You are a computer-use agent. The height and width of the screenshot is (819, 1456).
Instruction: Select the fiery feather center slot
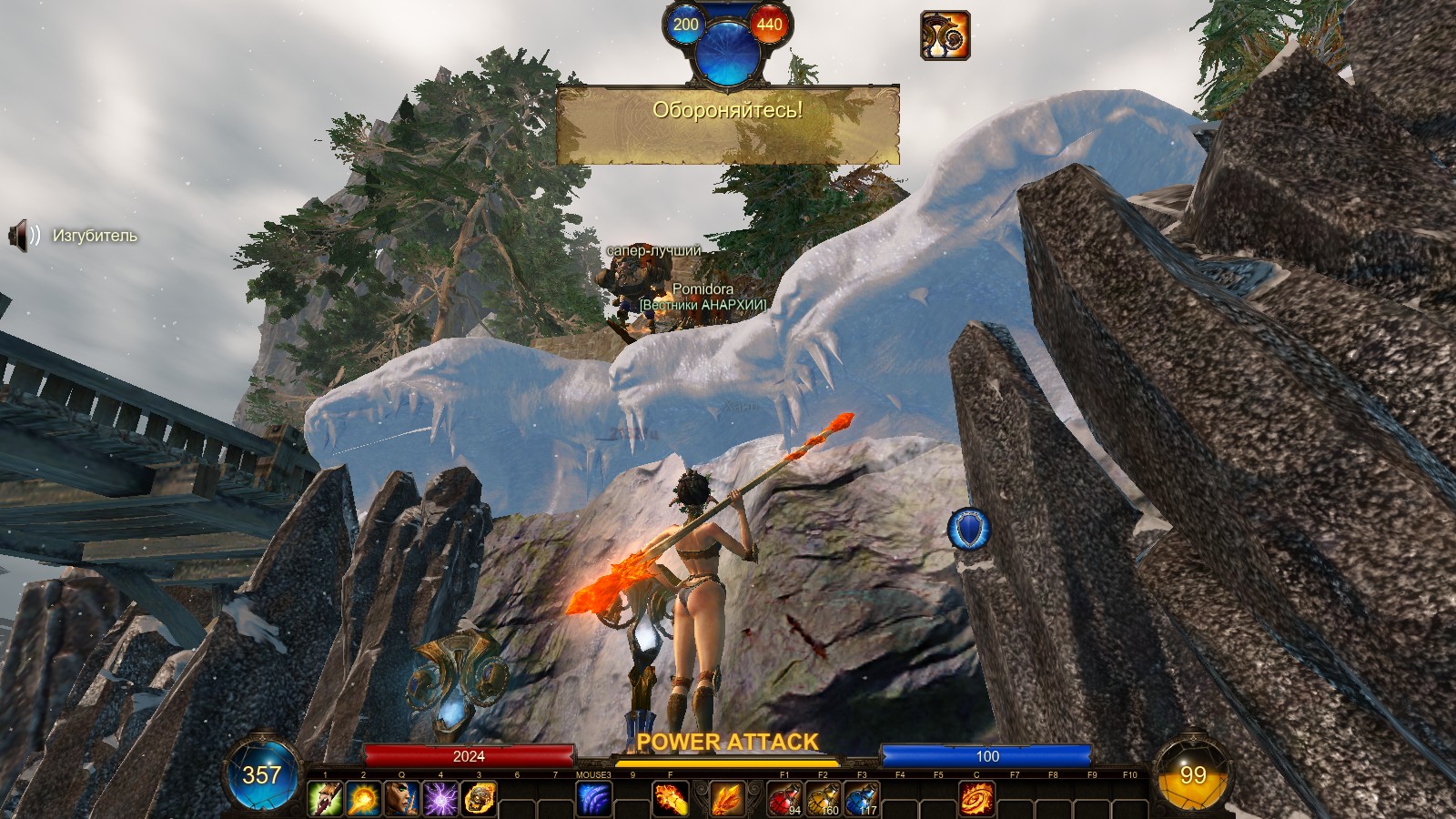(726, 800)
